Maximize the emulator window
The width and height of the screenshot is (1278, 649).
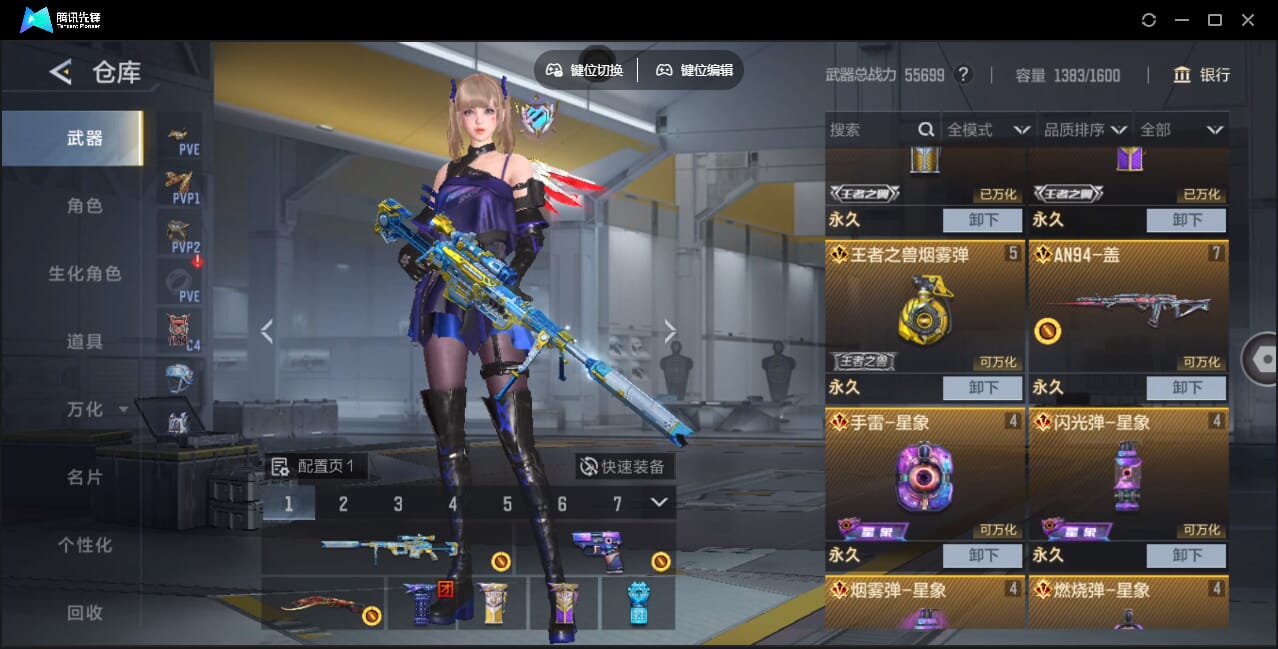[x=1215, y=20]
